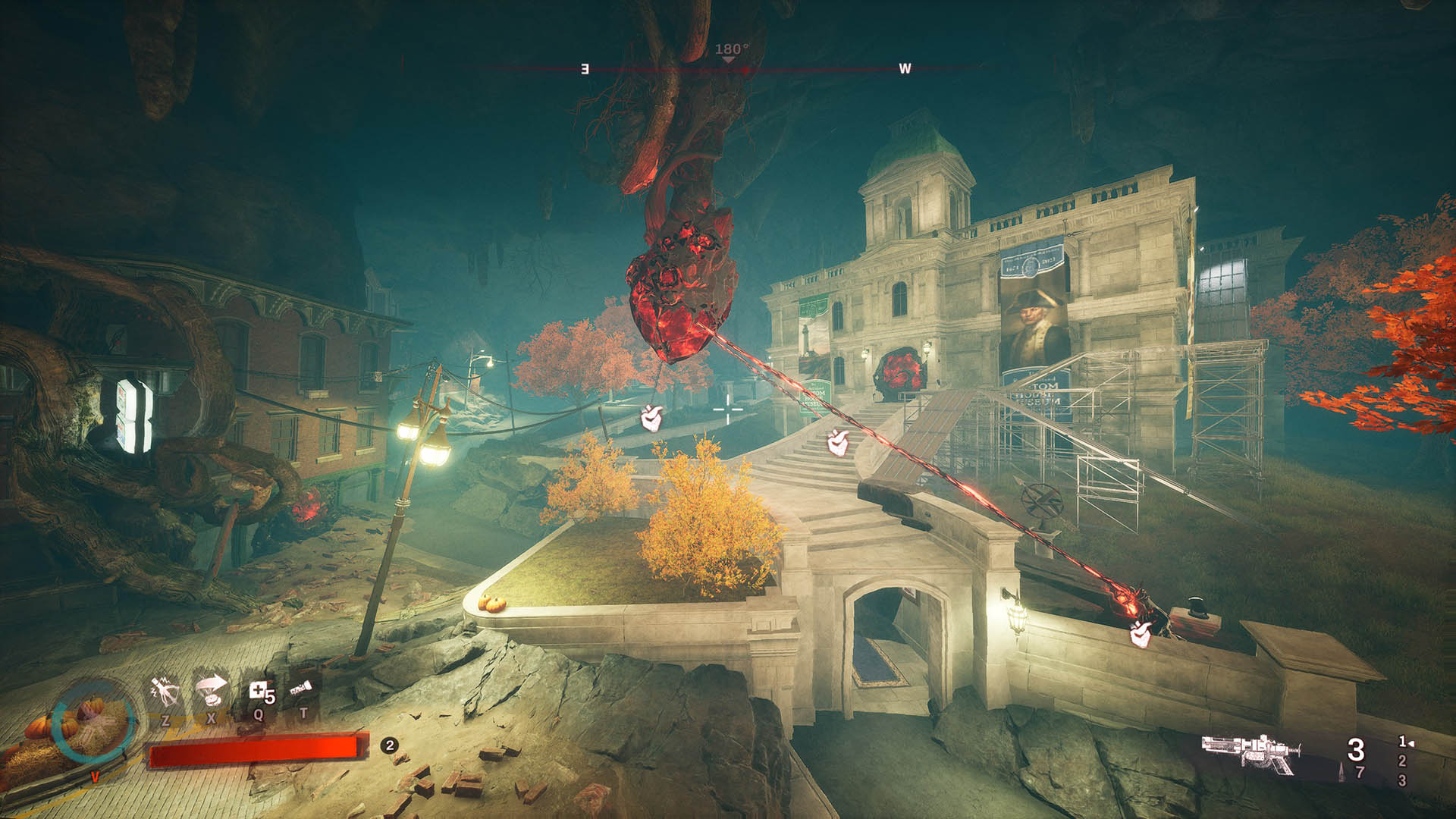Click the 180° compass heading marker
This screenshot has width=1456, height=819.
click(730, 51)
